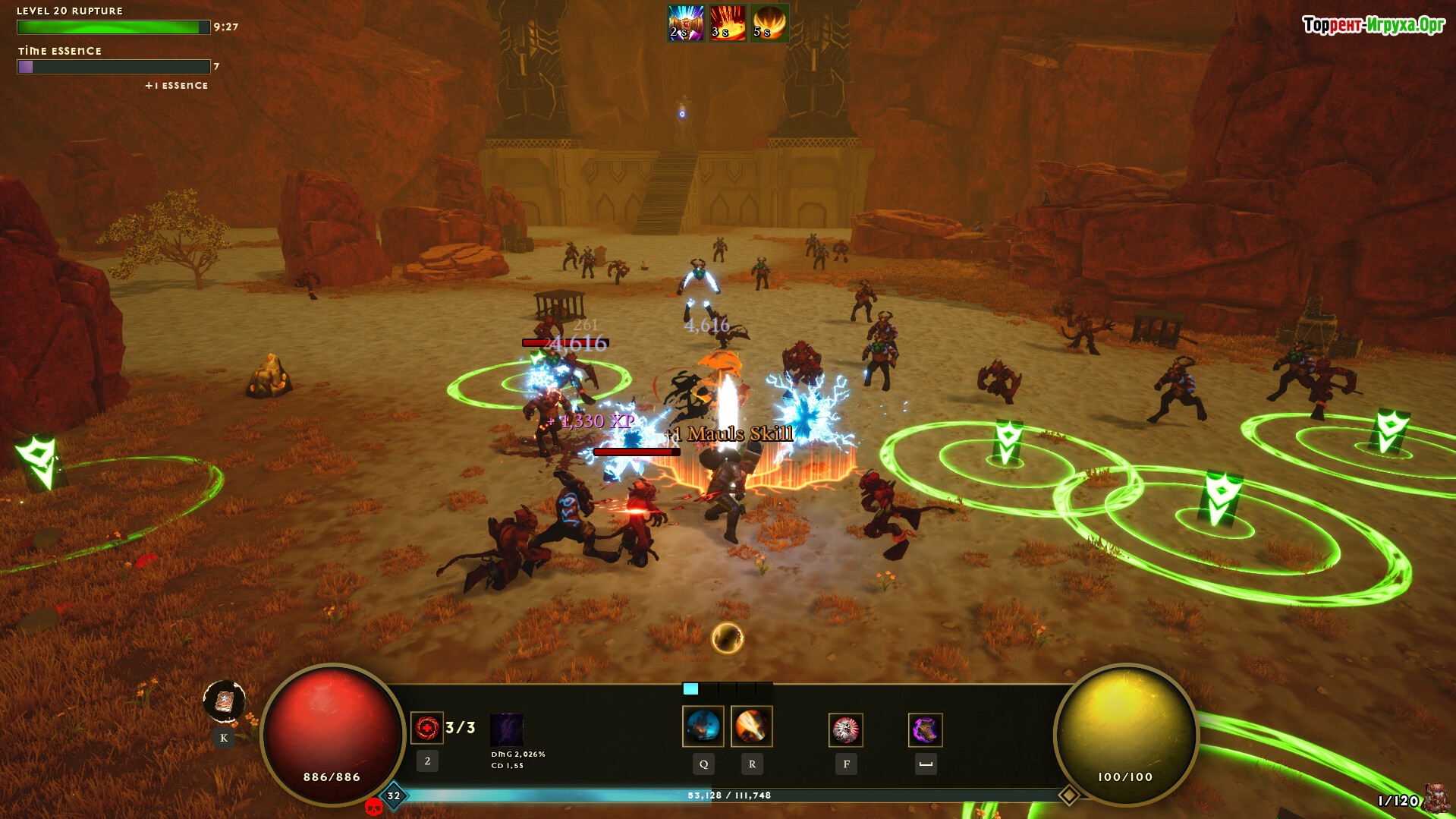Select the dark purple weapon skill icon
The width and height of the screenshot is (1456, 819).
click(506, 729)
